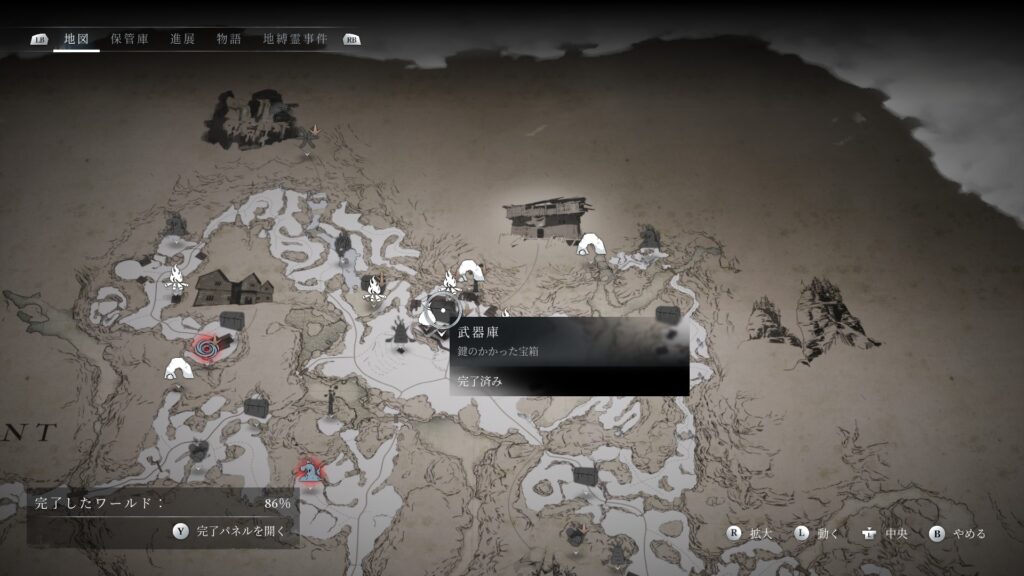Select the red-glowing blue figure marker
This screenshot has height=576, width=1024.
click(x=310, y=468)
